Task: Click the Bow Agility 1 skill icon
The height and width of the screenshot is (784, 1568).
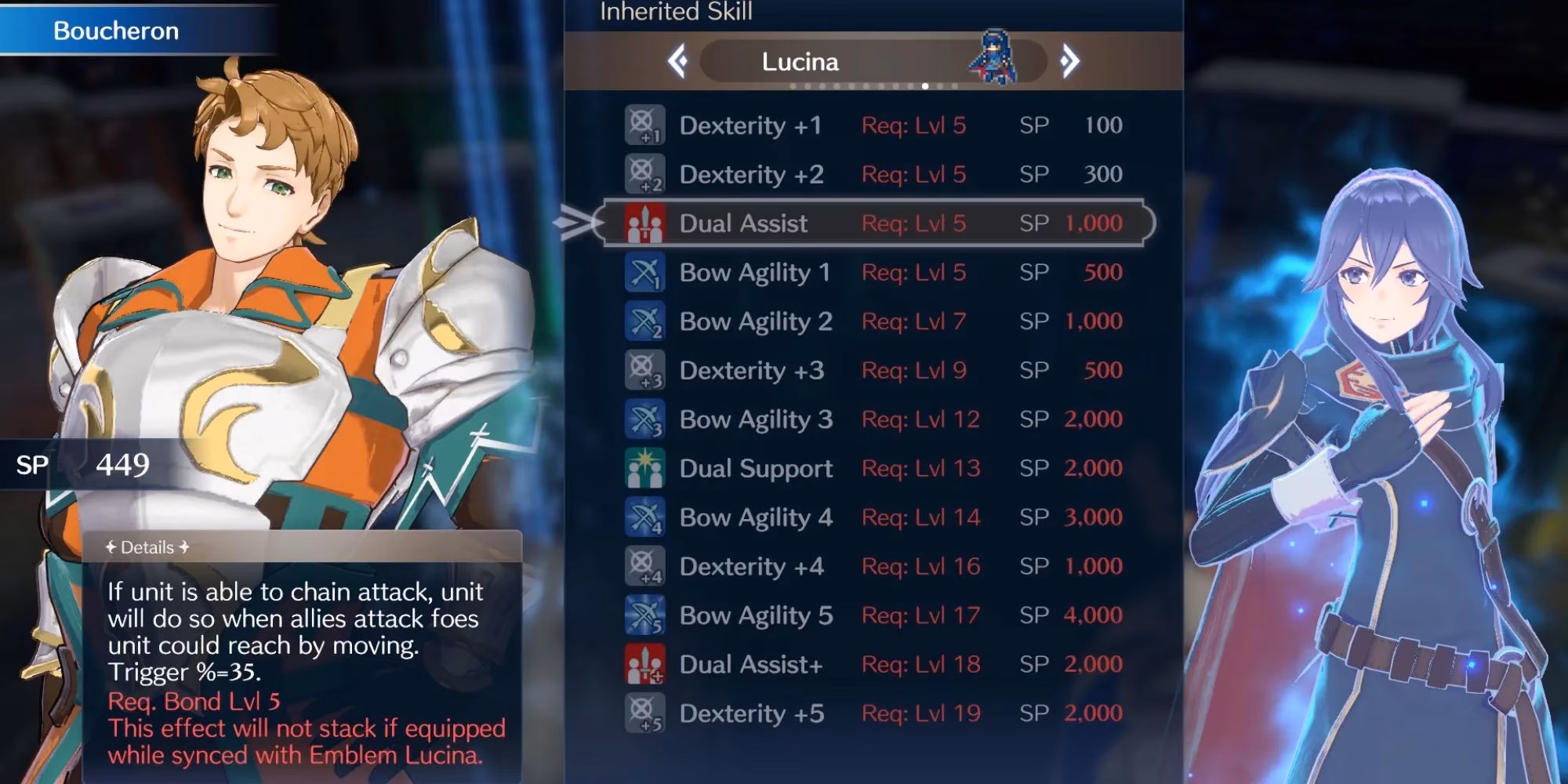Action: [x=643, y=273]
